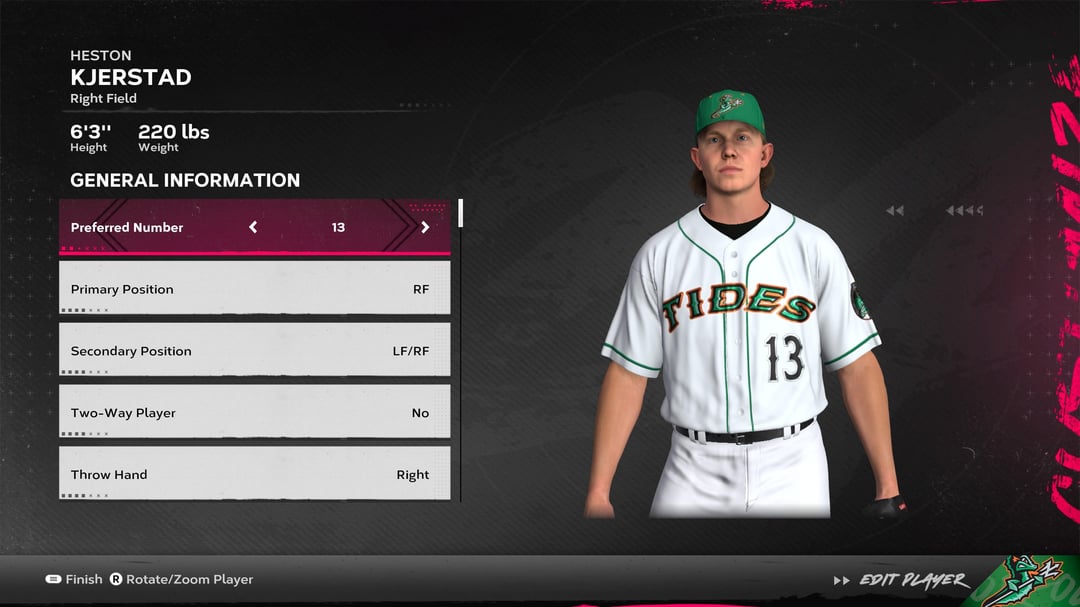Select the Throw Hand row

(x=254, y=474)
